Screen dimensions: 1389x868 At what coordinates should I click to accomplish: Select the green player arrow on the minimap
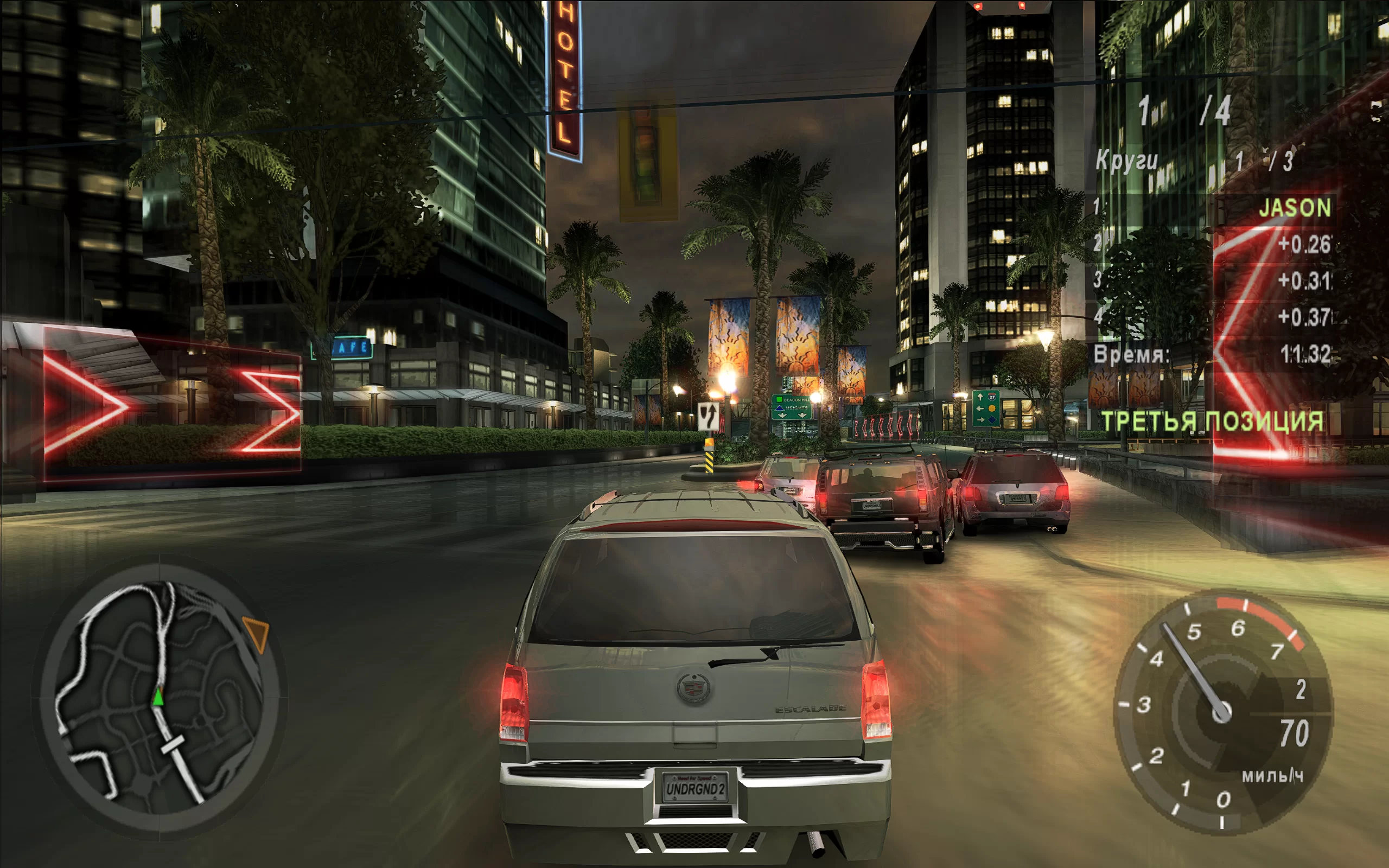pyautogui.click(x=158, y=697)
